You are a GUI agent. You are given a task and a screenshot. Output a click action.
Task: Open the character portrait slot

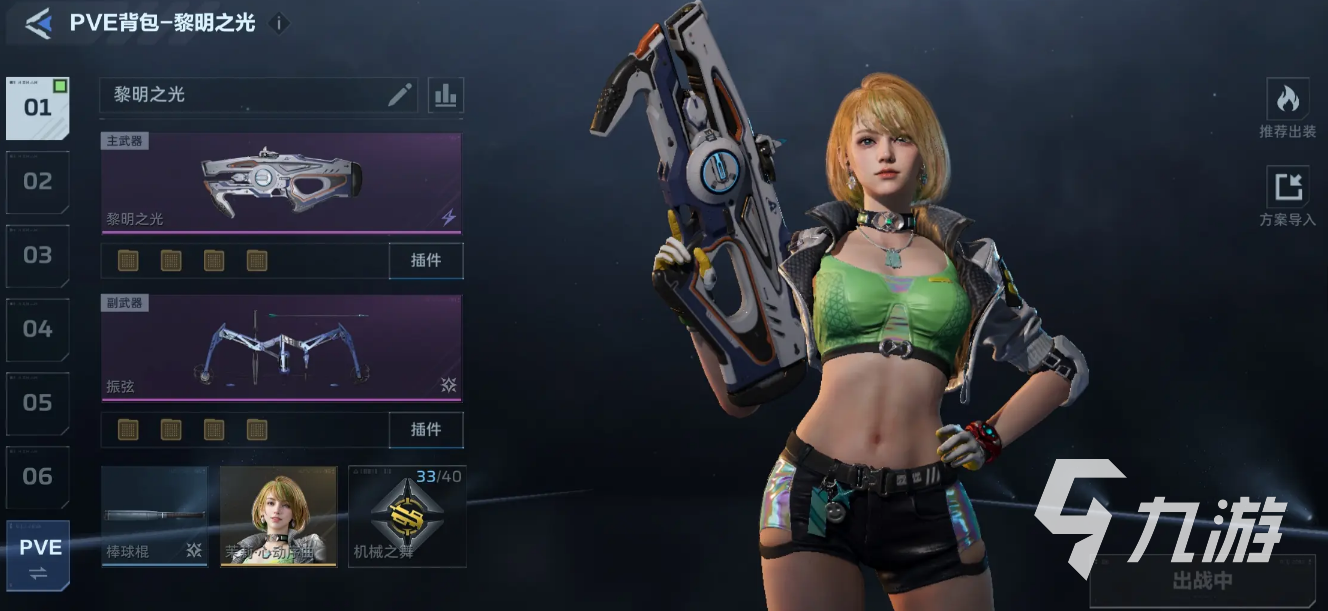pyautogui.click(x=278, y=516)
